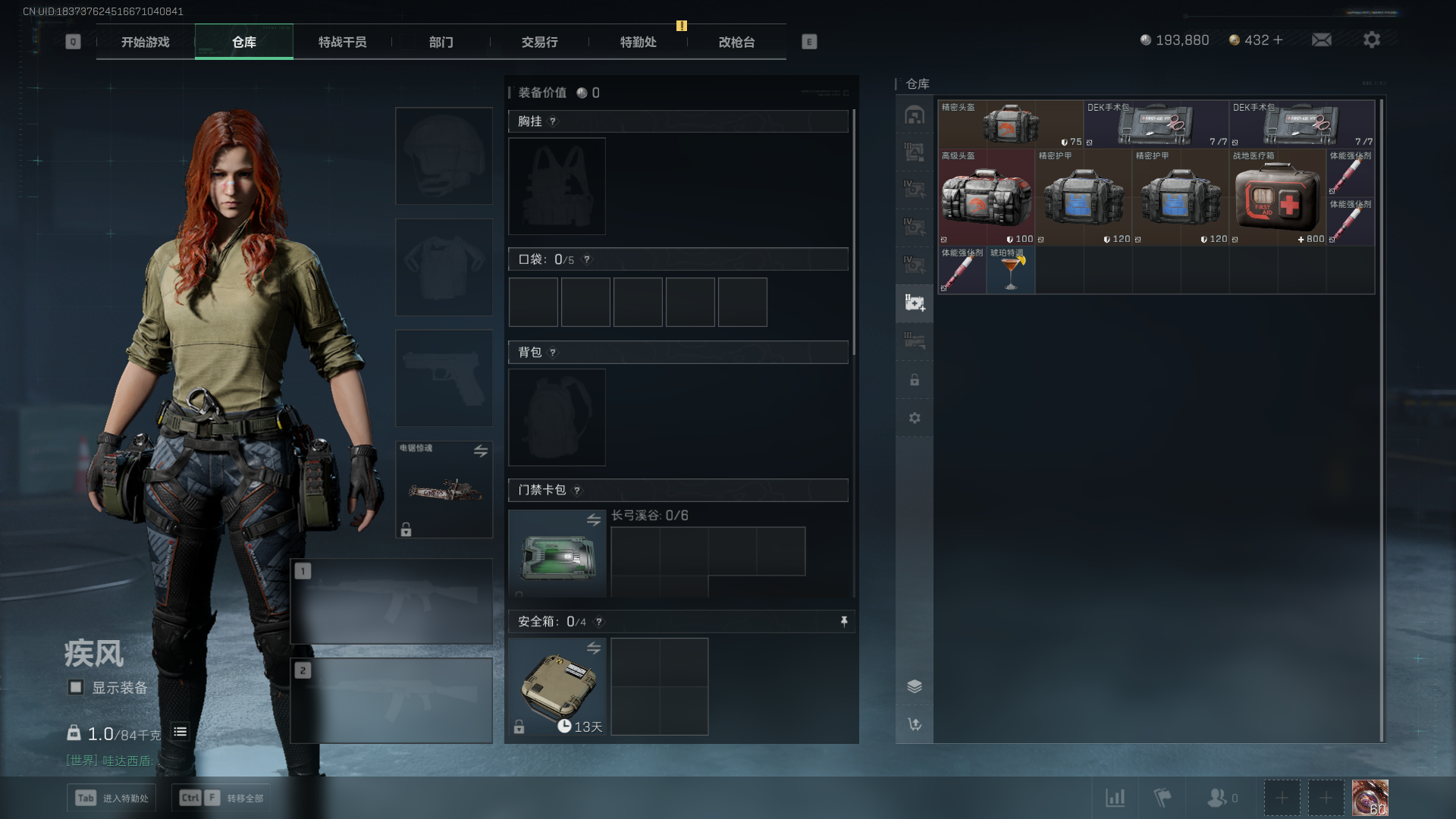Select the 战地医疗箱 first aid kit
The image size is (1456, 819).
1277,197
